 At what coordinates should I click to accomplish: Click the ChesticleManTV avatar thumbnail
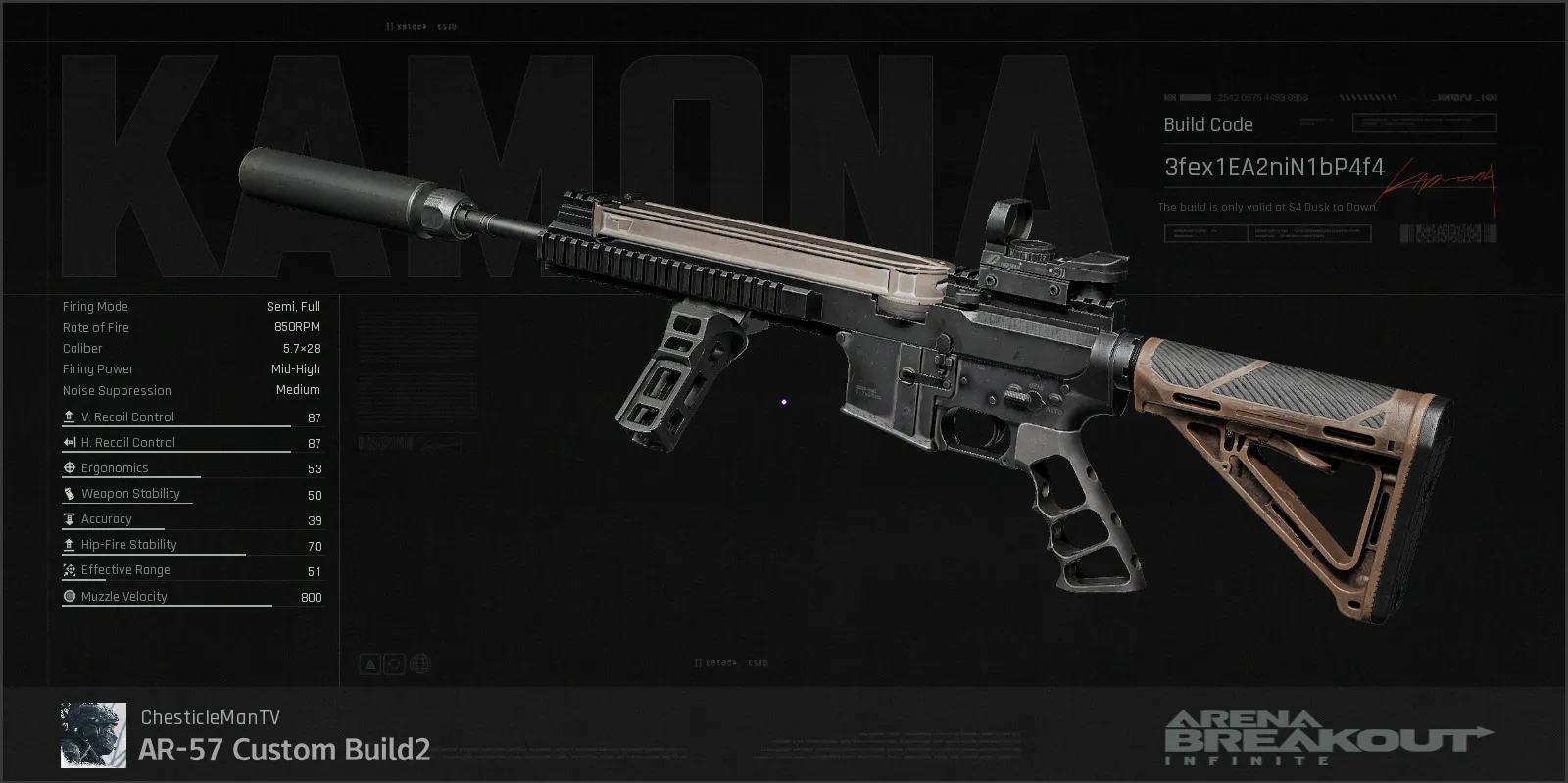click(93, 734)
